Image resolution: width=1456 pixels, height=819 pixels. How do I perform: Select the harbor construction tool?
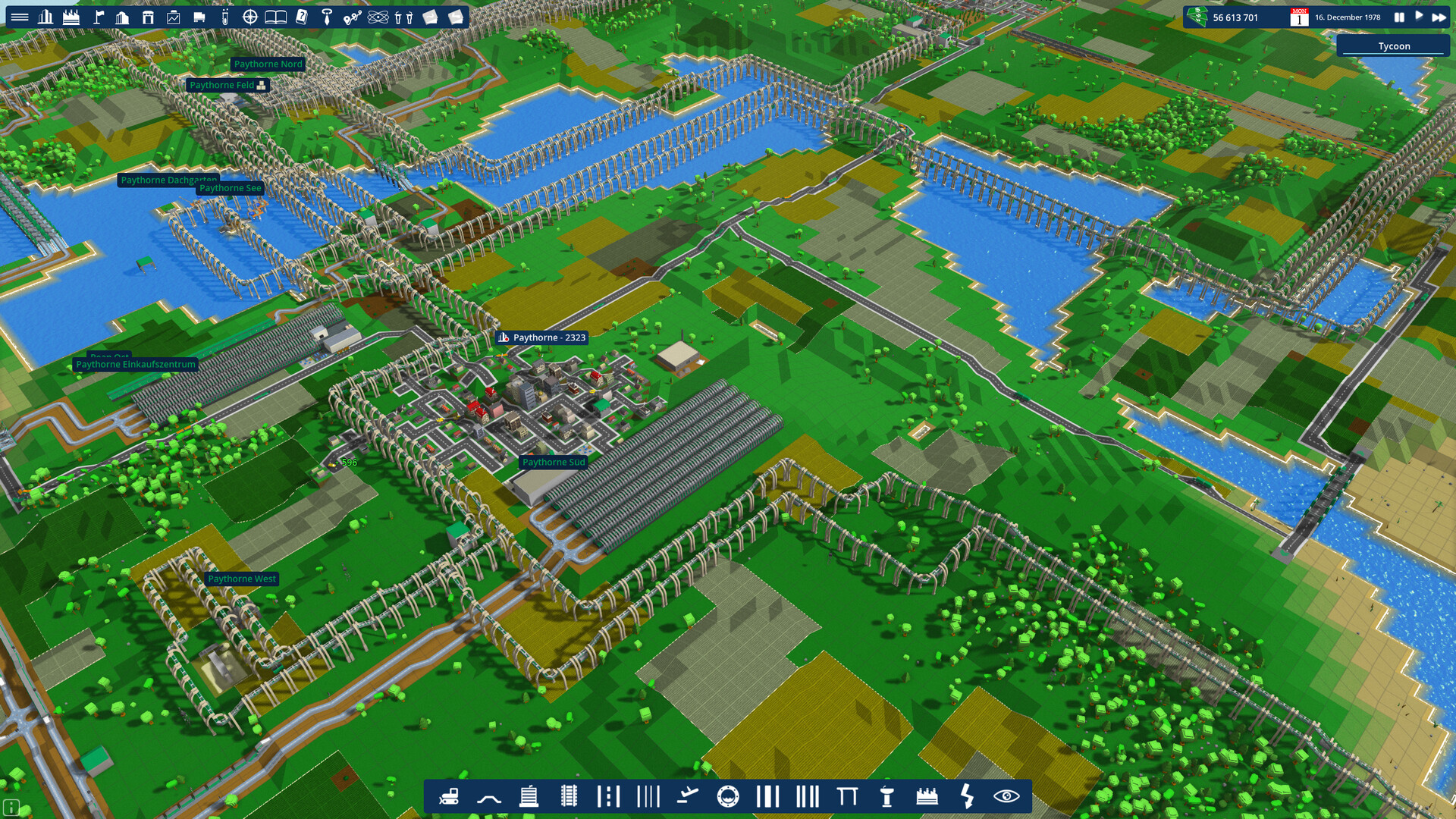click(x=729, y=796)
